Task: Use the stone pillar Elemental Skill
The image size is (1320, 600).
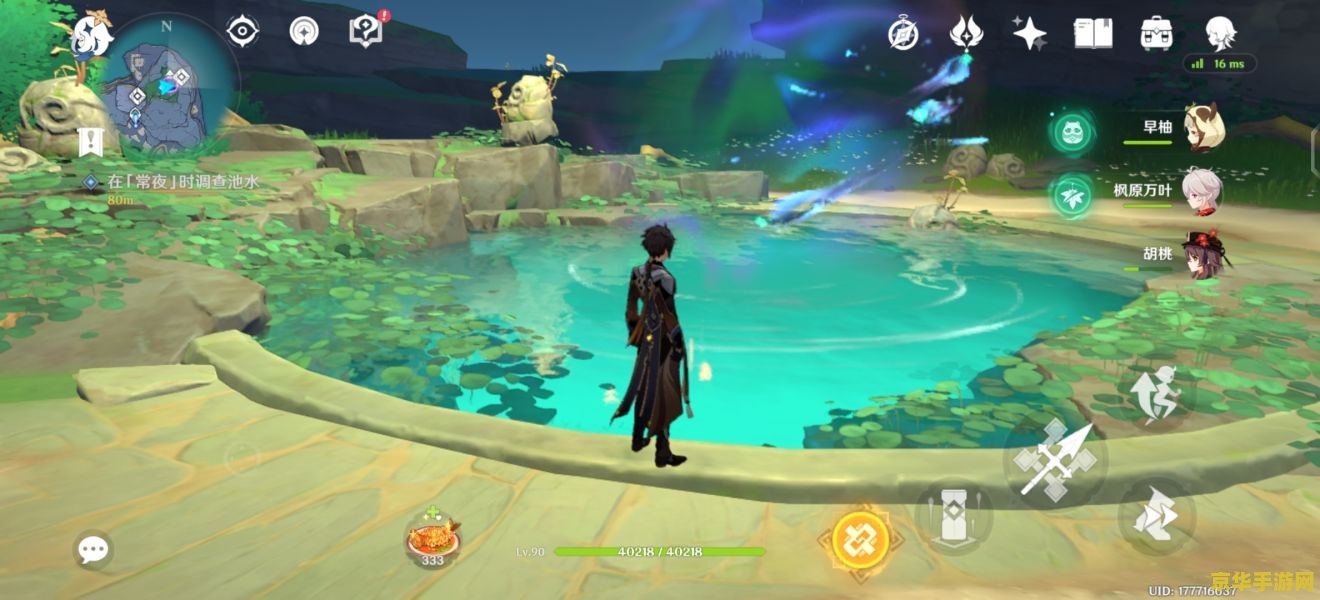Action: click(953, 517)
